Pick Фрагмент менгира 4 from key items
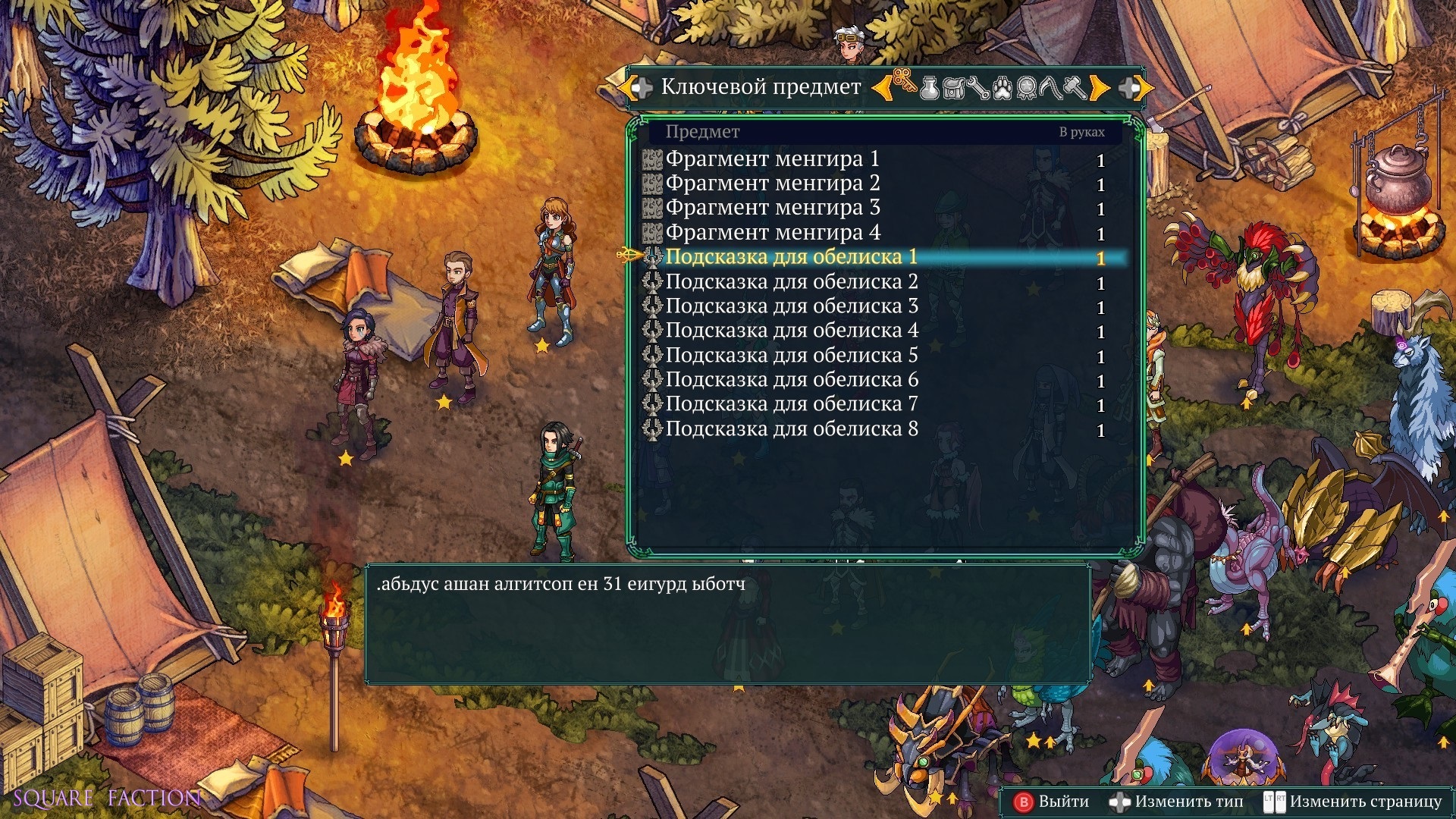Image resolution: width=1456 pixels, height=819 pixels. pos(772,233)
